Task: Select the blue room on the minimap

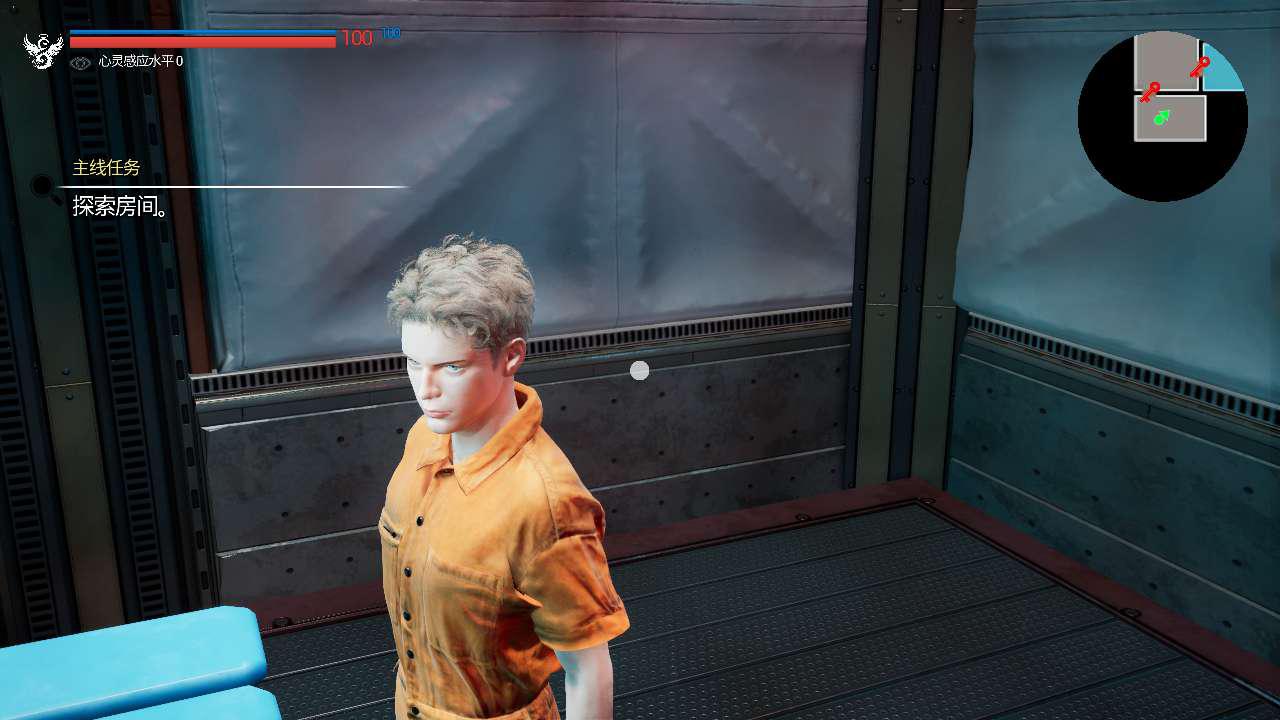Action: tap(1222, 74)
